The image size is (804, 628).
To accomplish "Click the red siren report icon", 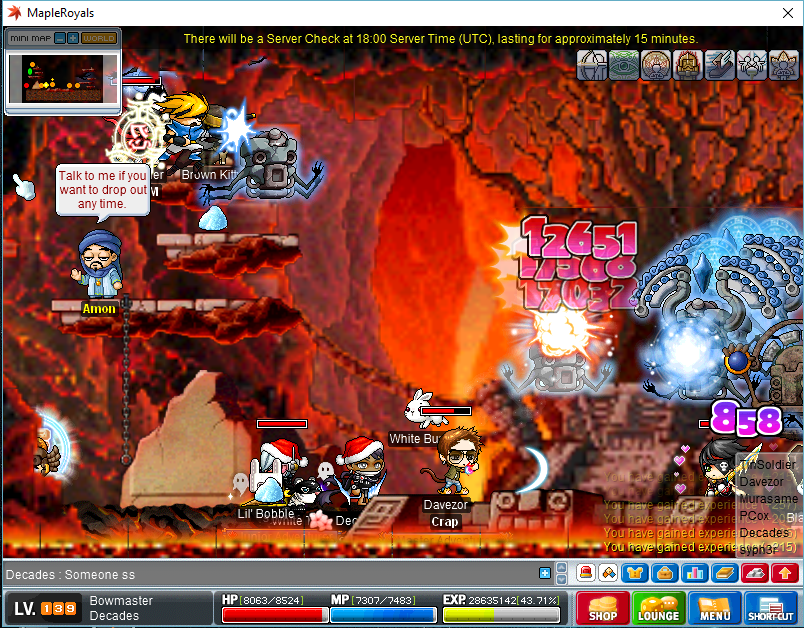I will [586, 573].
